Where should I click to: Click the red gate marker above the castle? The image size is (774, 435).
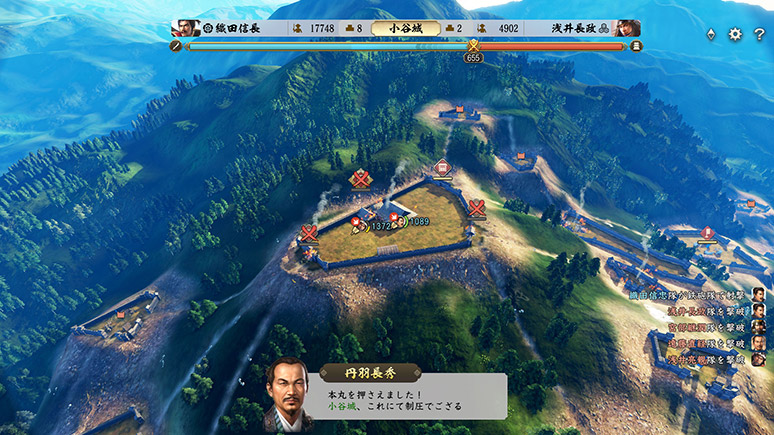click(442, 168)
